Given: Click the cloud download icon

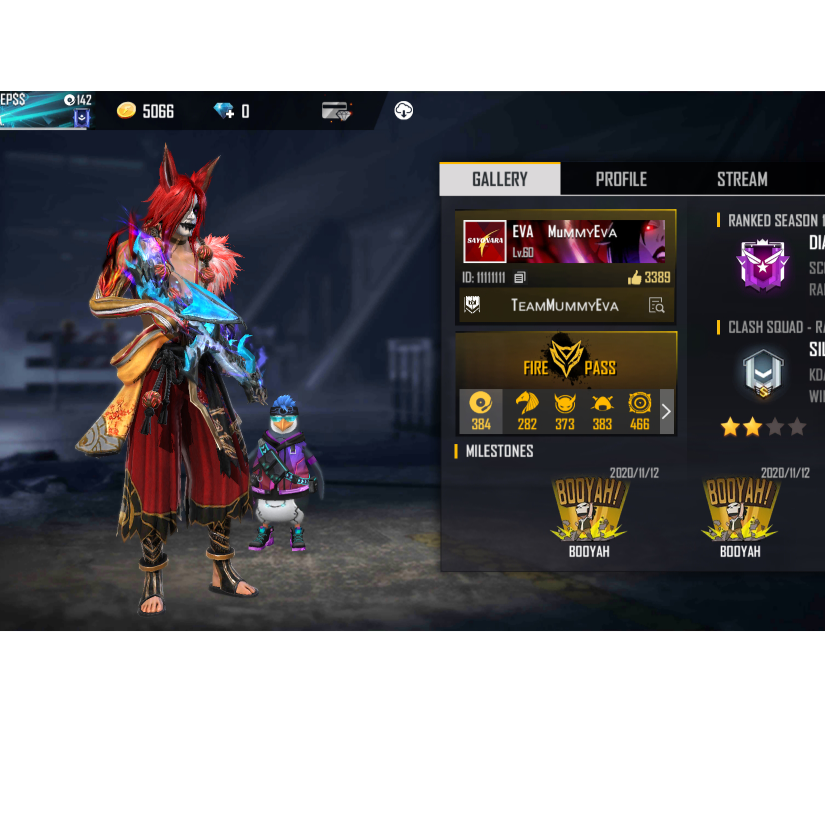Looking at the screenshot, I should pos(404,110).
